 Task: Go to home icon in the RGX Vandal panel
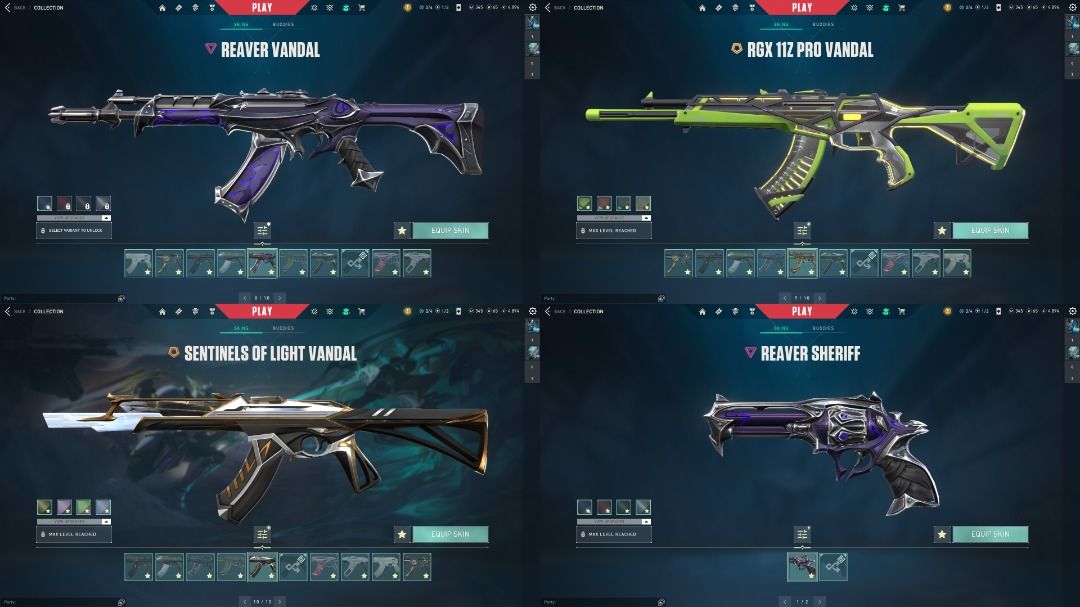[x=702, y=7]
